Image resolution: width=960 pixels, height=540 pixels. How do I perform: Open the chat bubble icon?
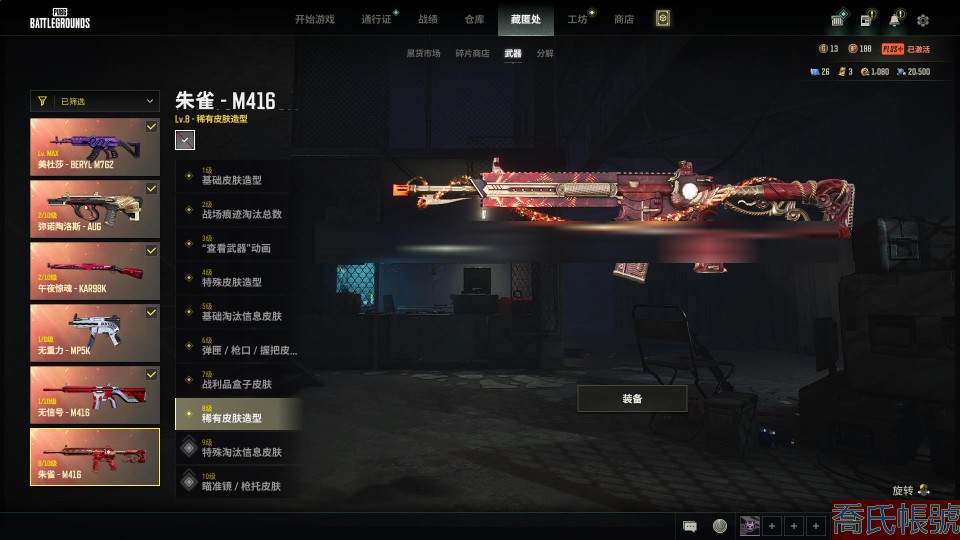[690, 526]
